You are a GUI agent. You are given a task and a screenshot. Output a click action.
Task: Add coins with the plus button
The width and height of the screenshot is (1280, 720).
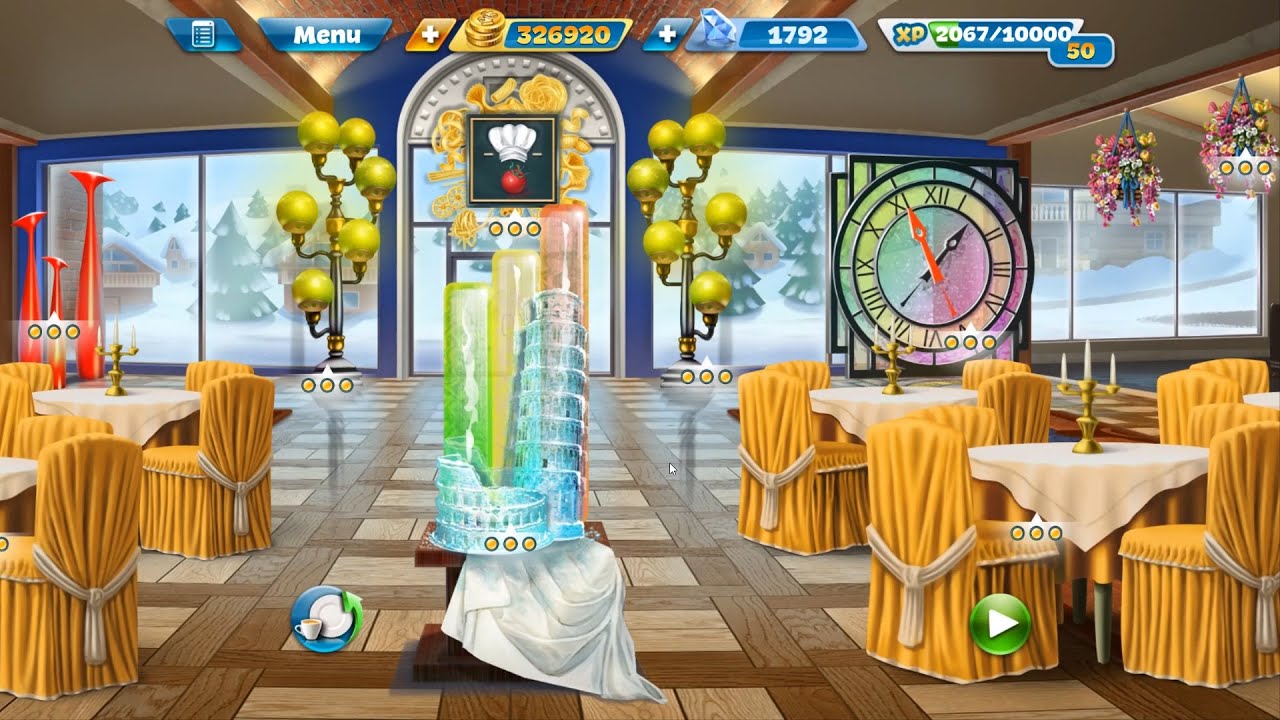[430, 35]
